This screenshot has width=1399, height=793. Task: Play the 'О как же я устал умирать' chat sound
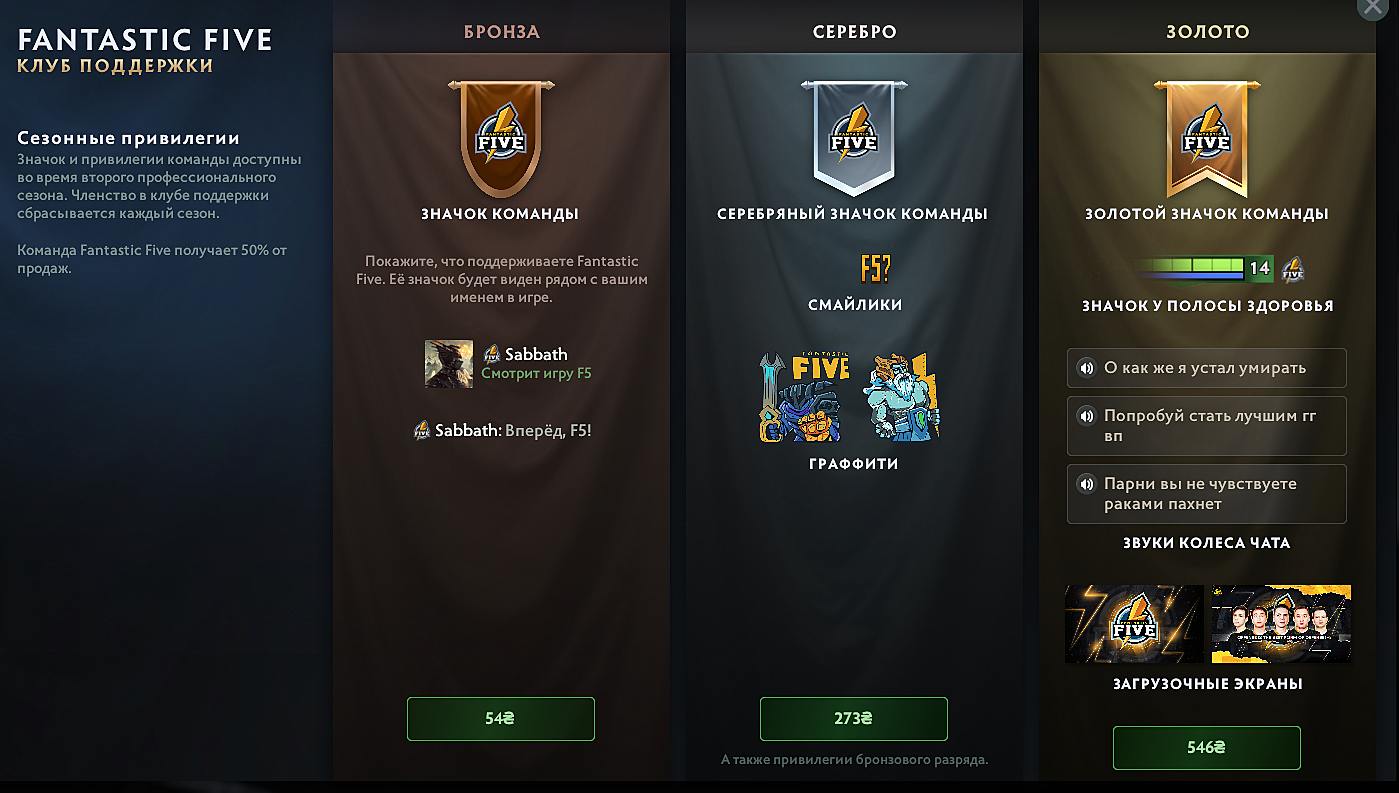coord(1086,368)
